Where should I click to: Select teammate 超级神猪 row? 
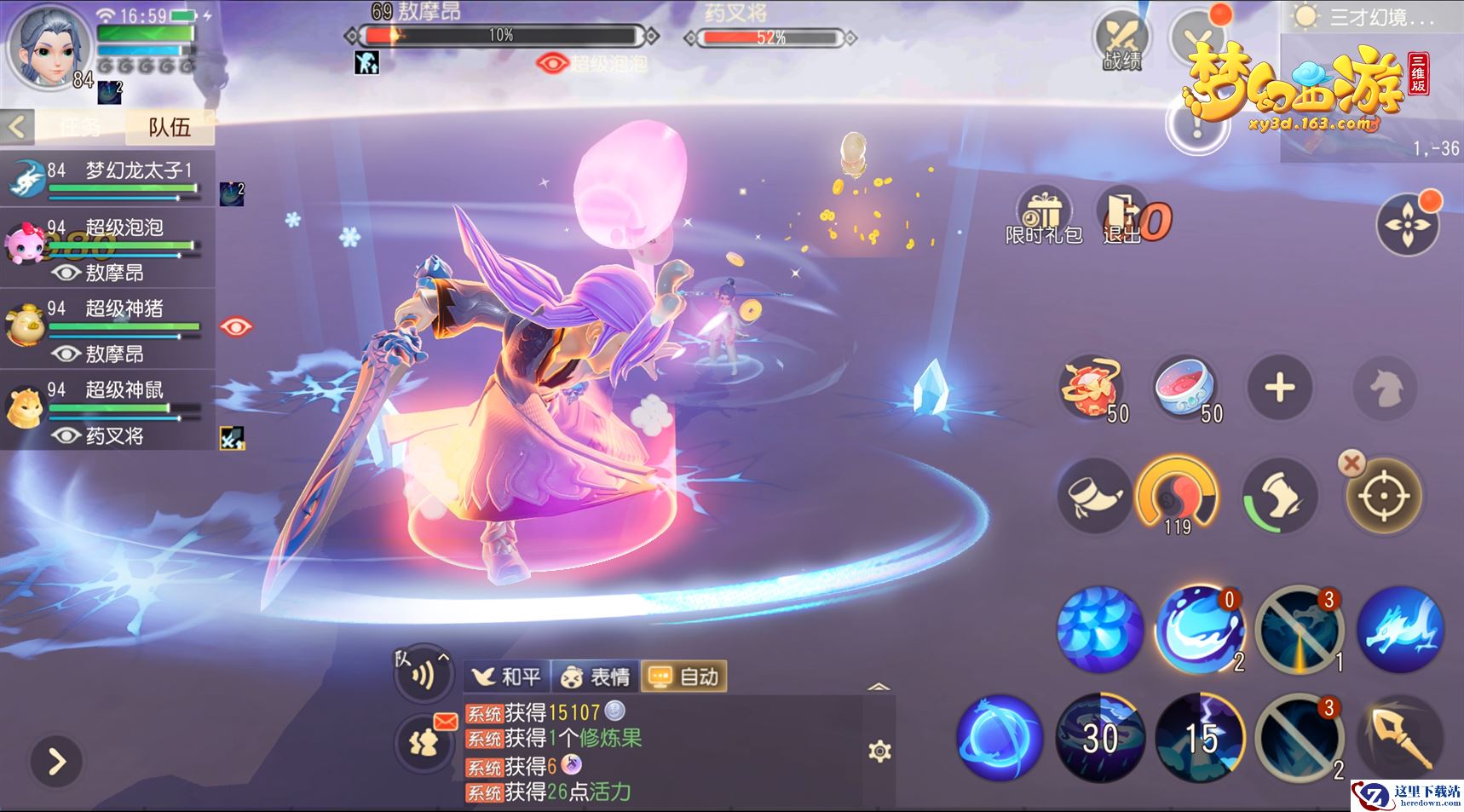point(107,328)
